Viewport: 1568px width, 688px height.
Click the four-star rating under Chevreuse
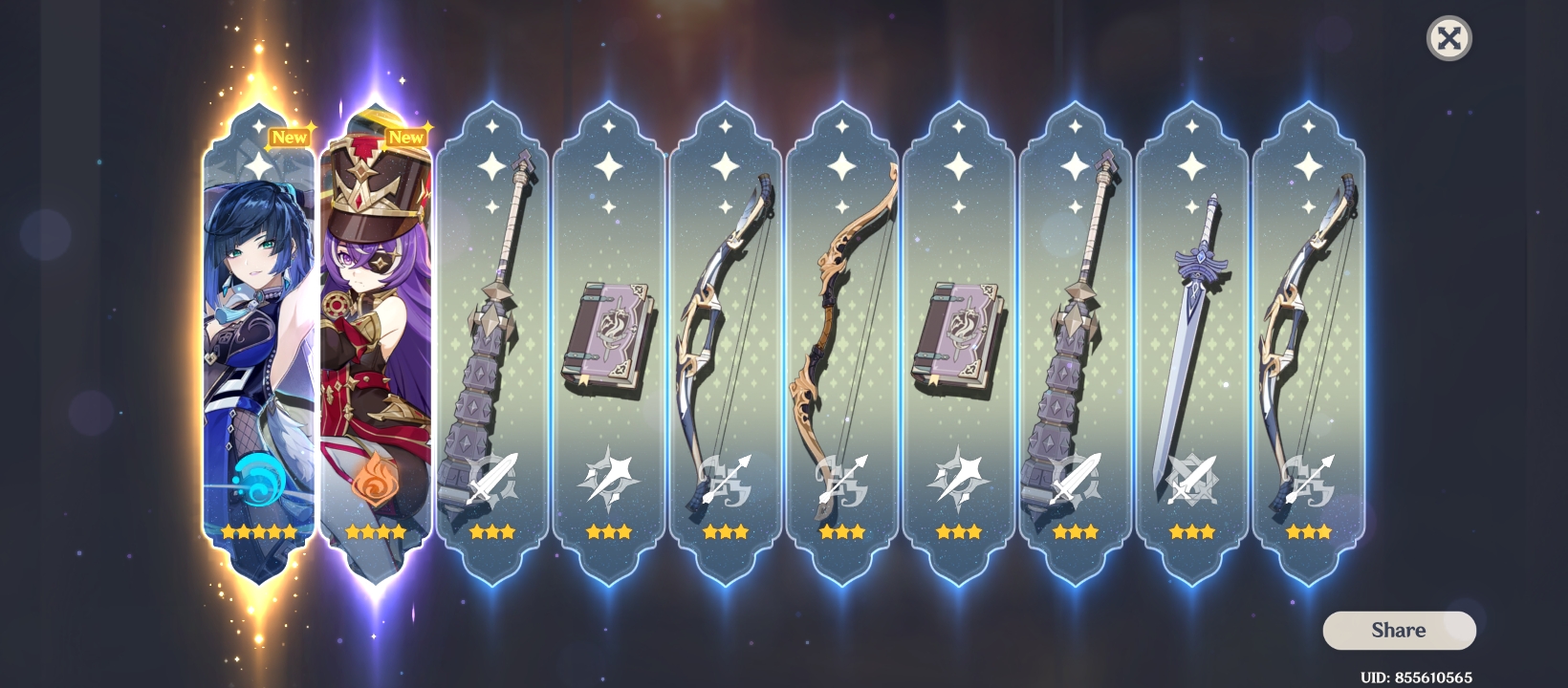click(377, 531)
